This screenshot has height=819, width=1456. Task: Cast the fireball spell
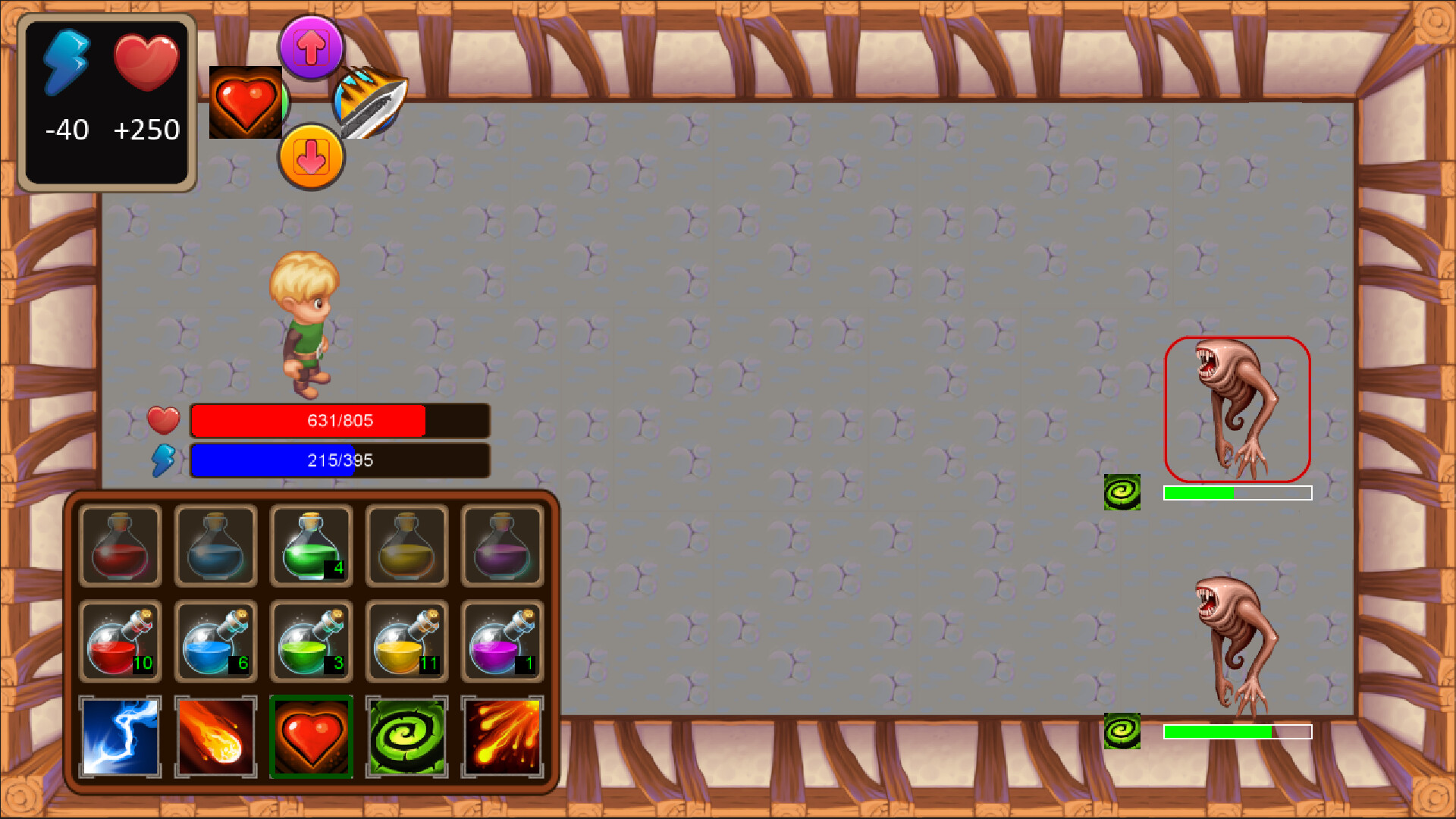coord(215,736)
